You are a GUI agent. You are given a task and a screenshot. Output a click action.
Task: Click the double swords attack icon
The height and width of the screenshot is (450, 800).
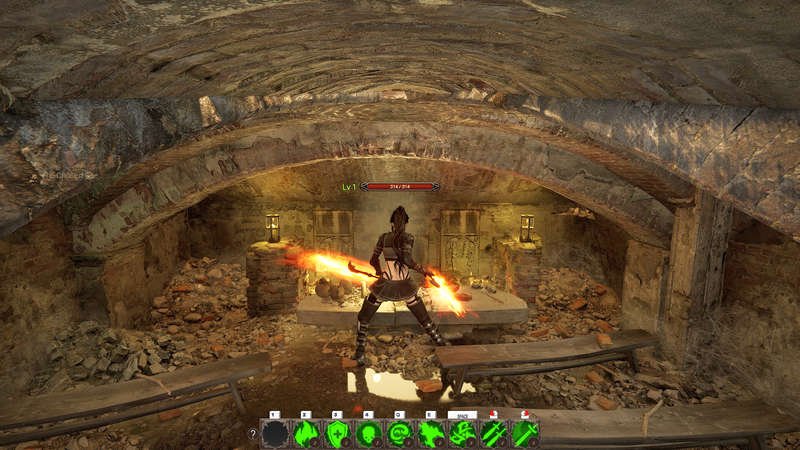[494, 434]
